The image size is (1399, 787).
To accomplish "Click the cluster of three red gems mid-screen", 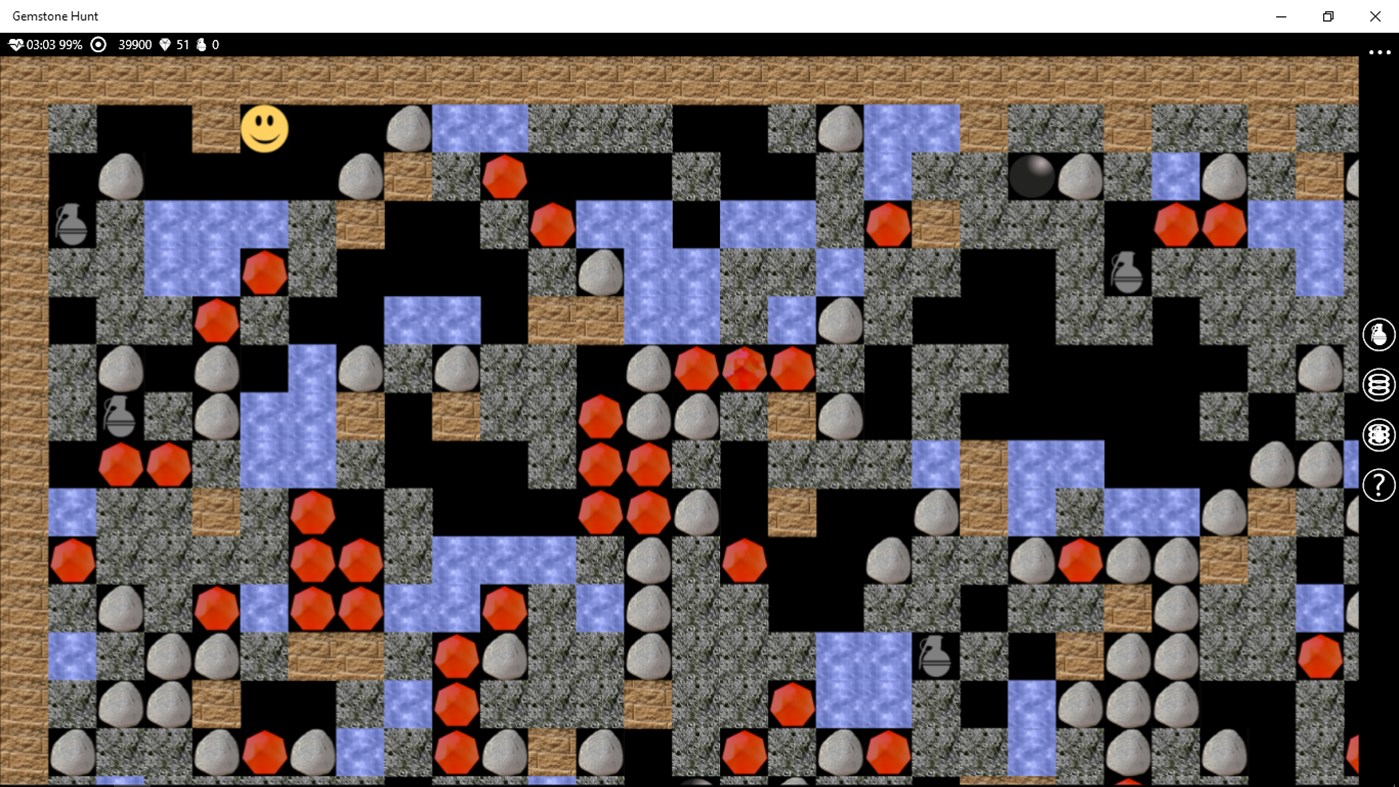I will click(x=744, y=369).
